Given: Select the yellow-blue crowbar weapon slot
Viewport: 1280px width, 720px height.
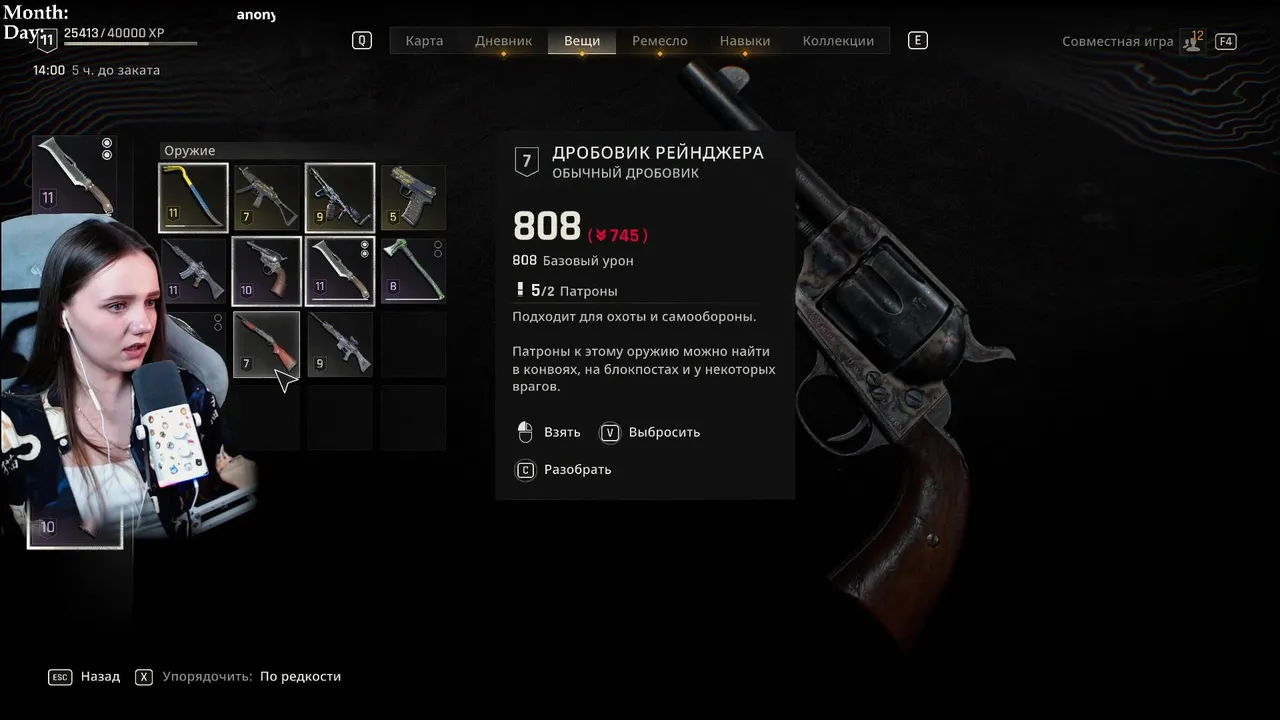Looking at the screenshot, I should [193, 197].
